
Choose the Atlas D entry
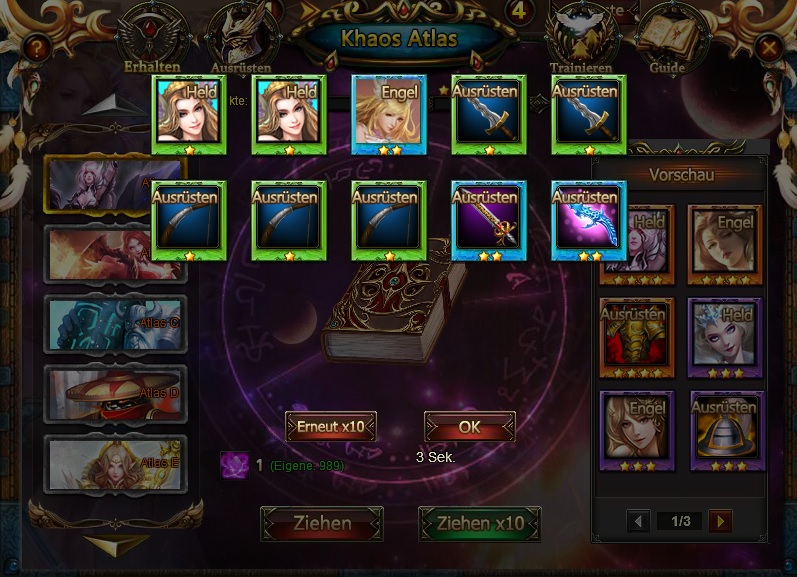coord(115,393)
